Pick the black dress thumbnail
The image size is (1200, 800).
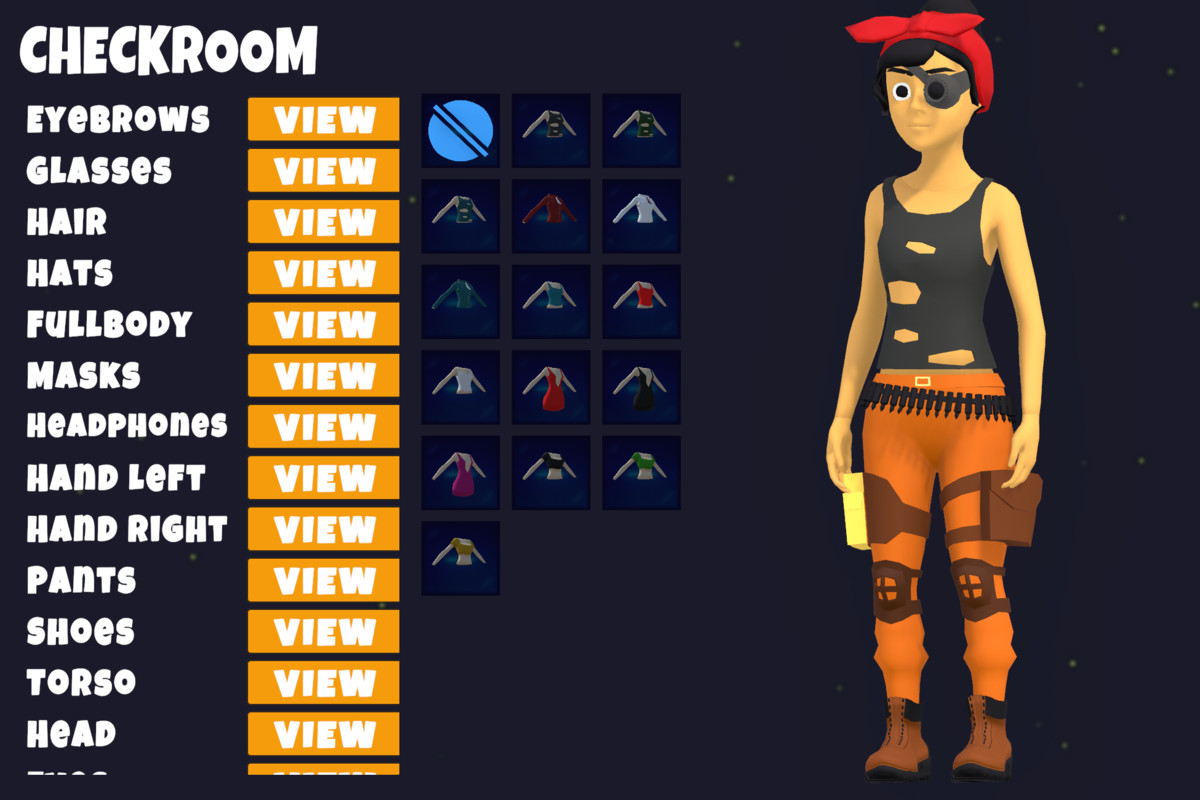point(641,387)
